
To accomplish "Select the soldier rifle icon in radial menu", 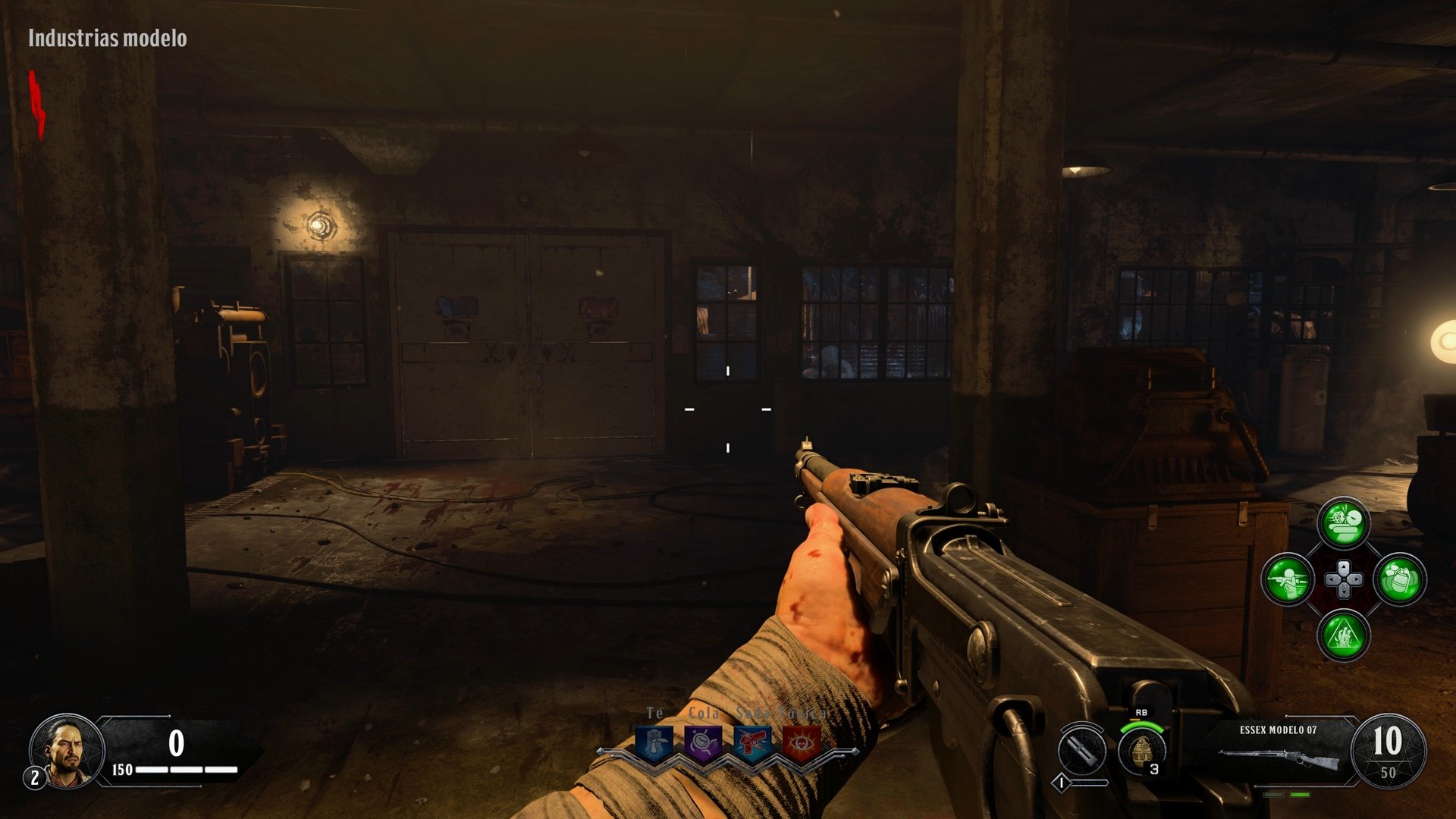I will tap(1287, 579).
